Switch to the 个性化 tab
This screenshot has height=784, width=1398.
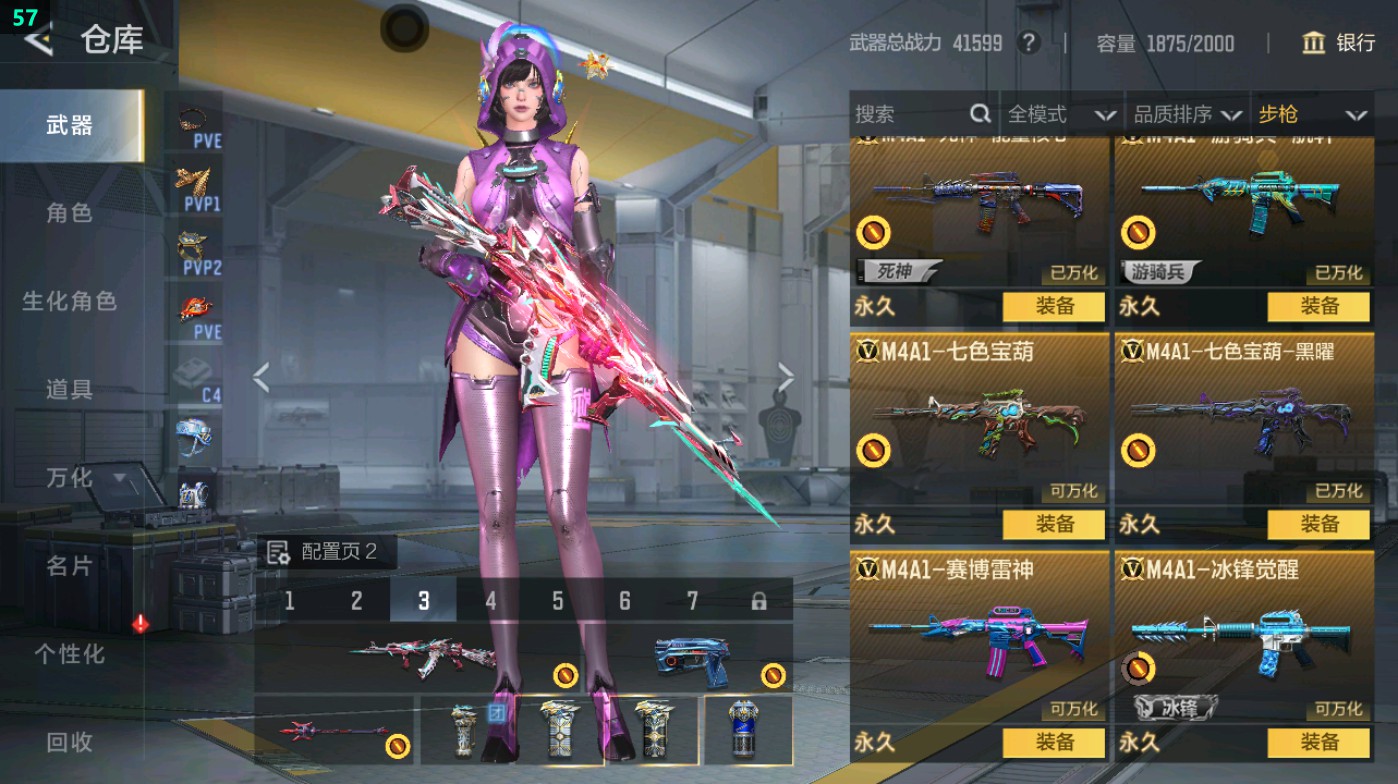[69, 654]
